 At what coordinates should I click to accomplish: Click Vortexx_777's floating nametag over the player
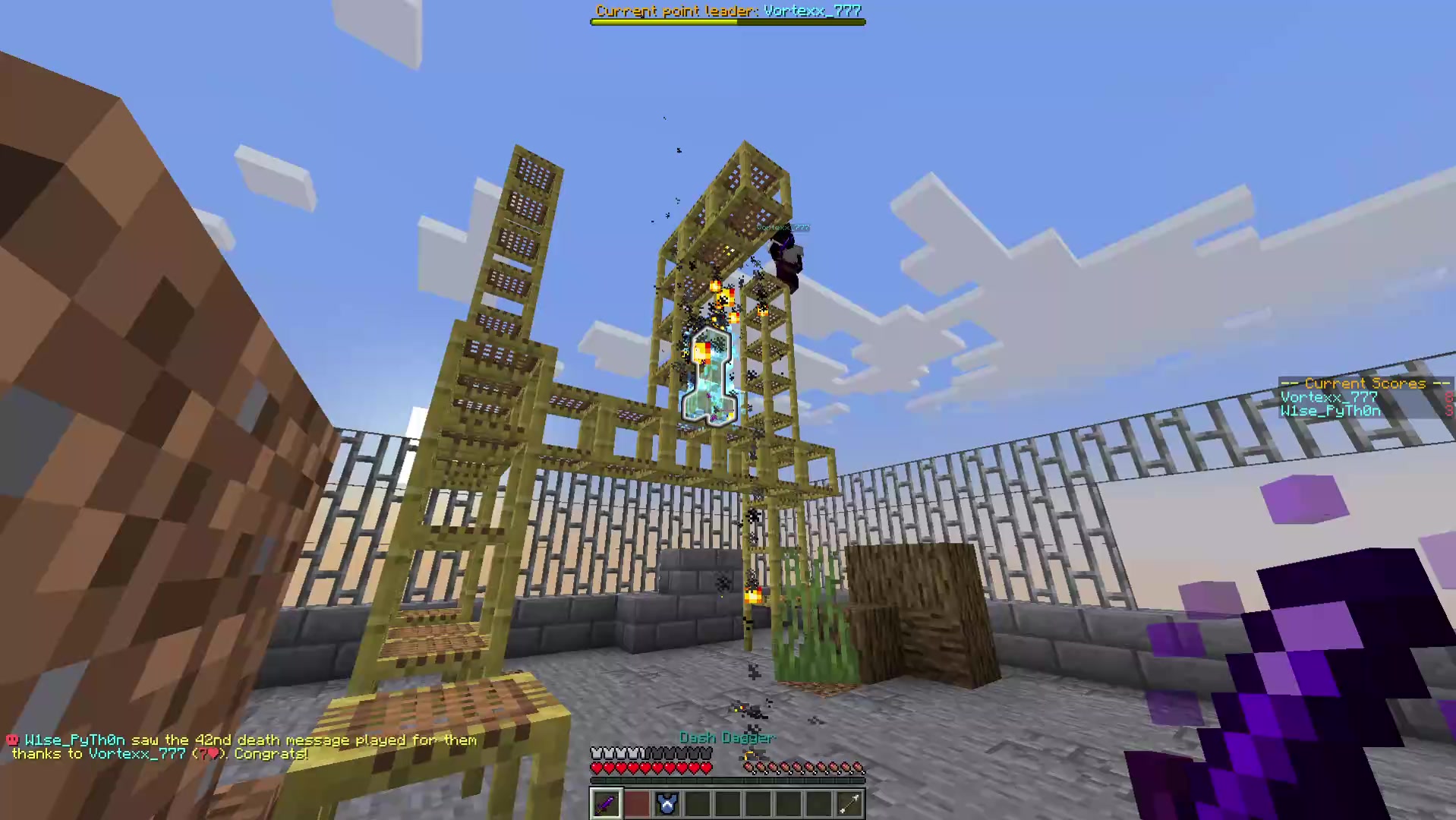pyautogui.click(x=782, y=226)
